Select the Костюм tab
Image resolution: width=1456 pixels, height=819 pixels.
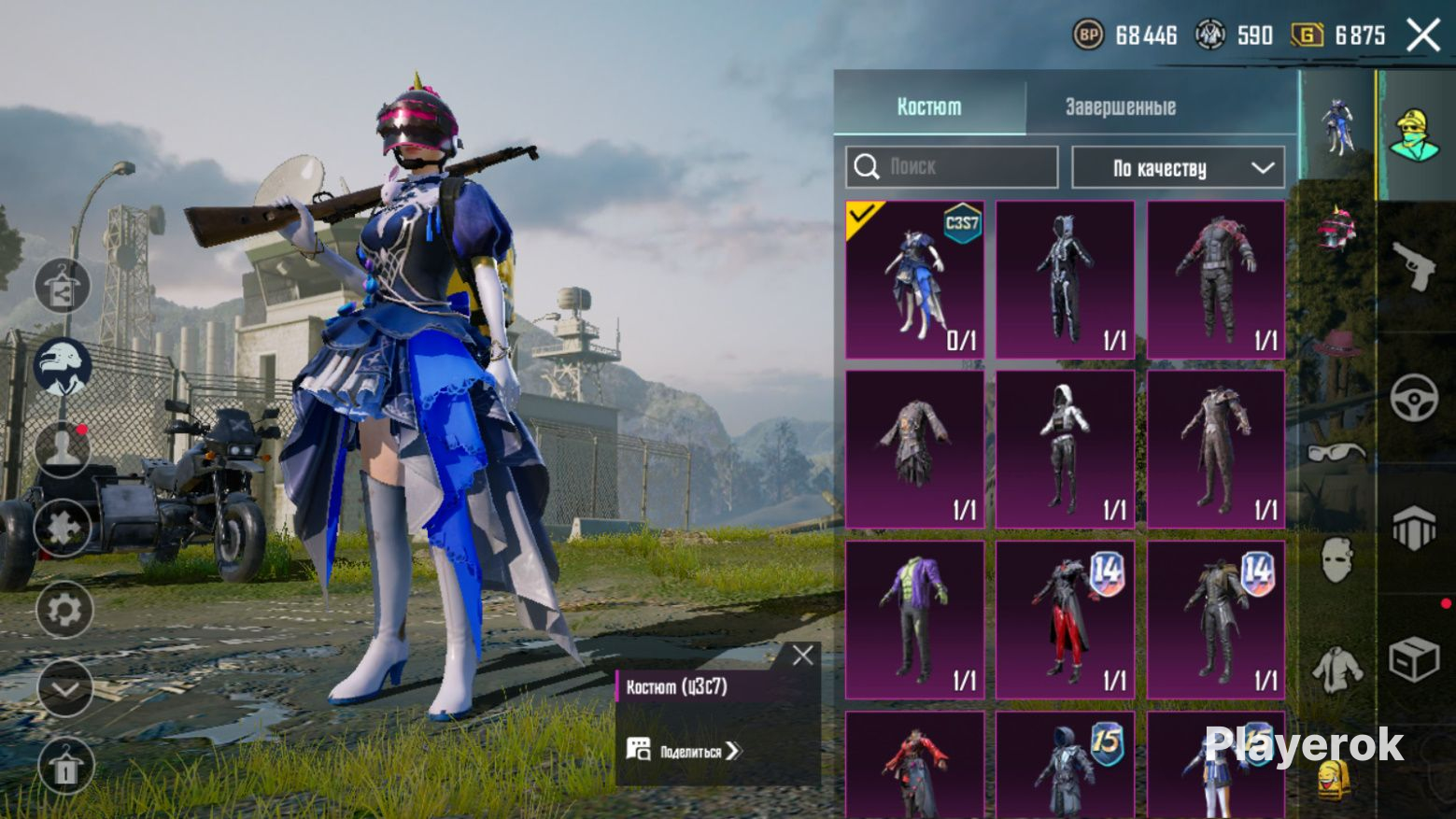point(928,107)
